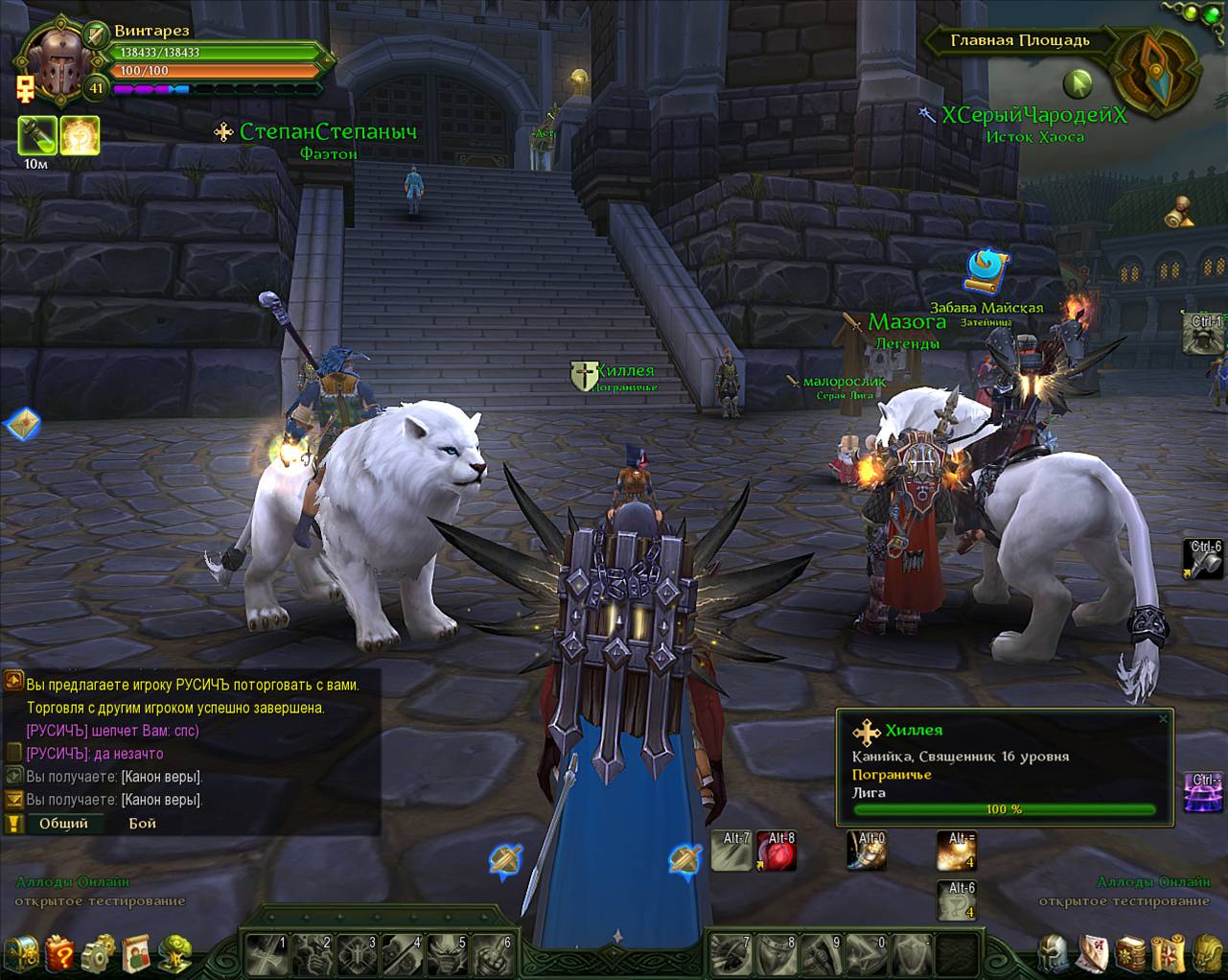Use the red Alt-8 item slot

777,851
